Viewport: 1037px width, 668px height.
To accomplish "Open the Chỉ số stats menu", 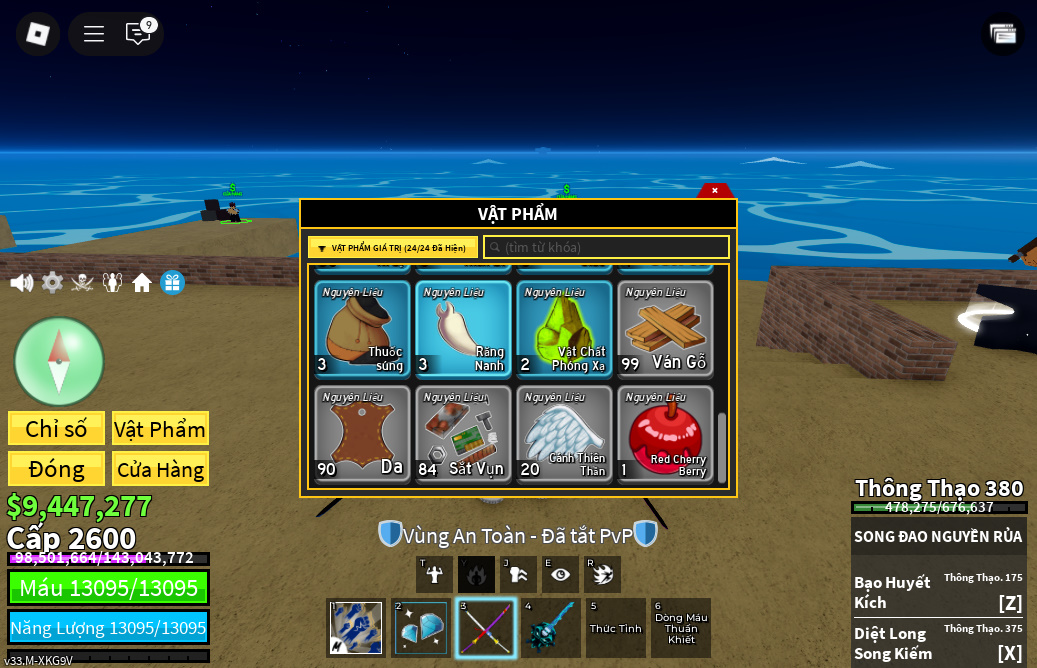I will point(56,429).
